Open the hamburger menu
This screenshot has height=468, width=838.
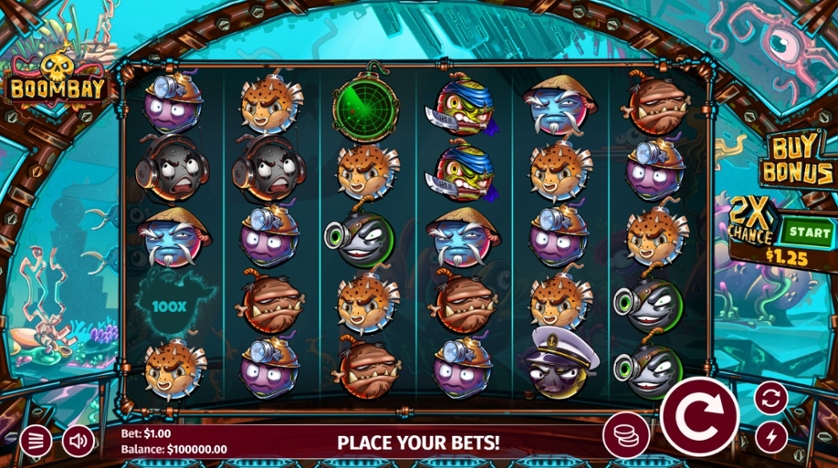tap(35, 440)
